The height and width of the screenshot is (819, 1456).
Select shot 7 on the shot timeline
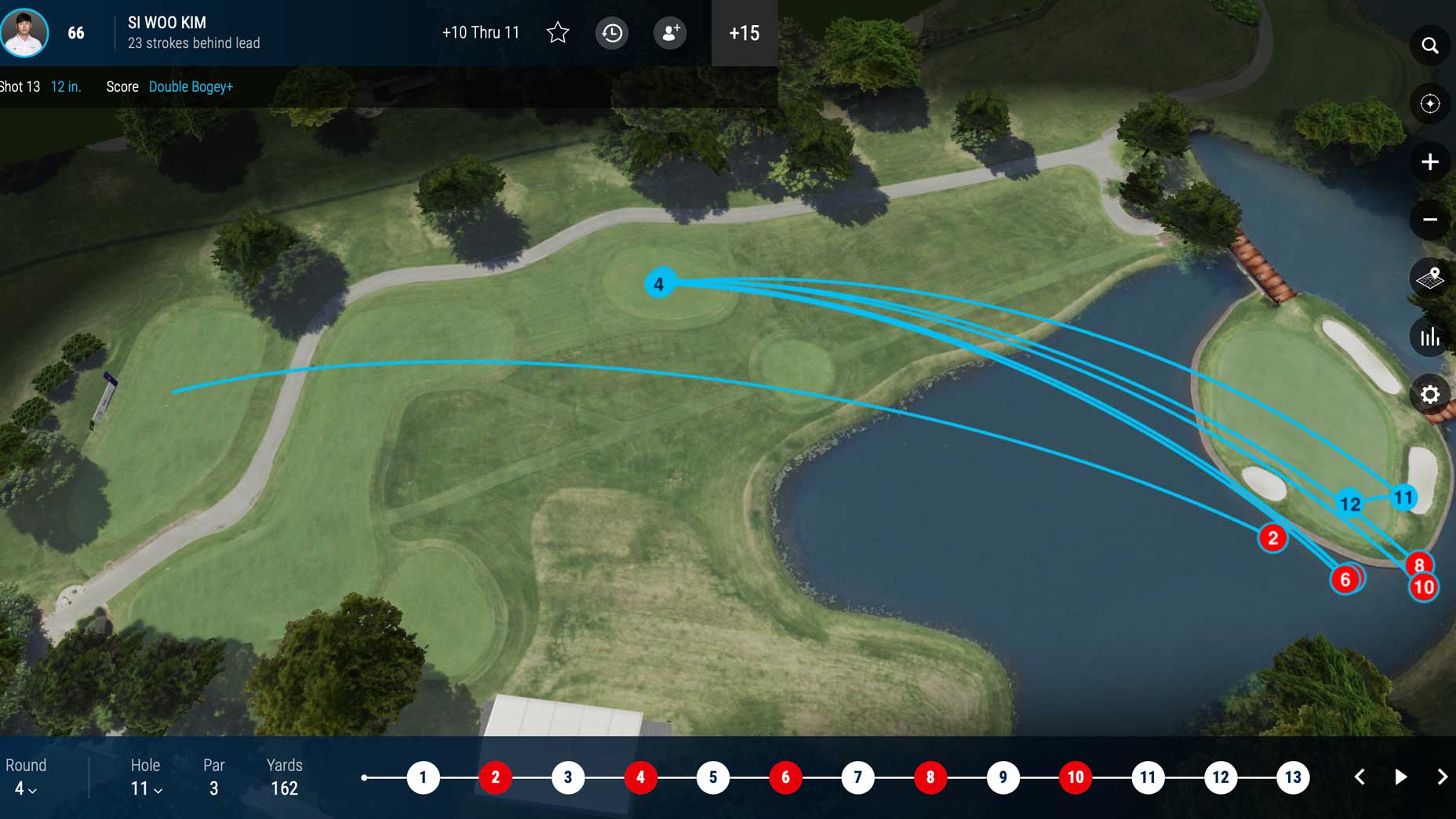click(x=857, y=777)
